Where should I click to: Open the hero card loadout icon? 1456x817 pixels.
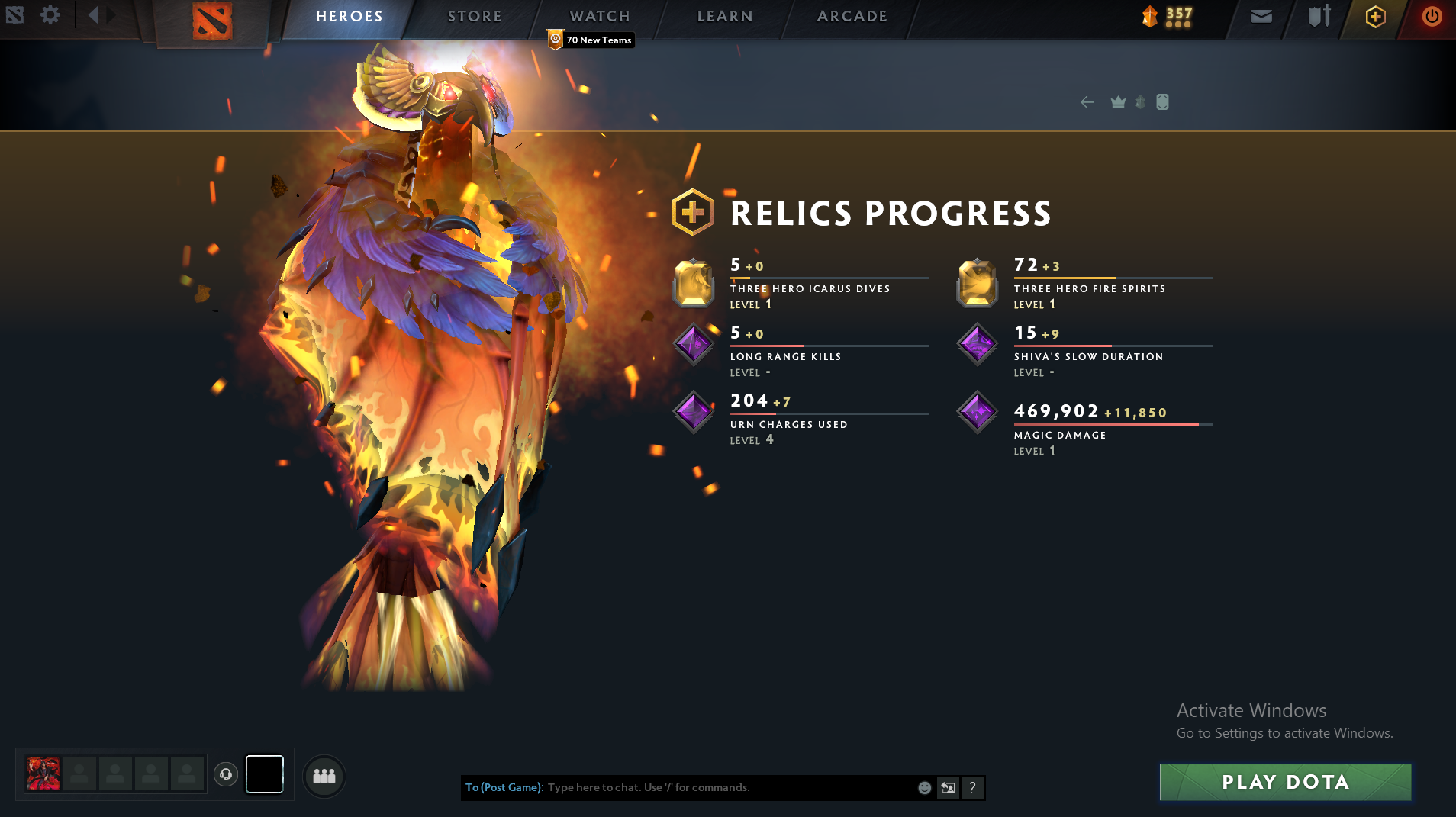pos(1163,101)
